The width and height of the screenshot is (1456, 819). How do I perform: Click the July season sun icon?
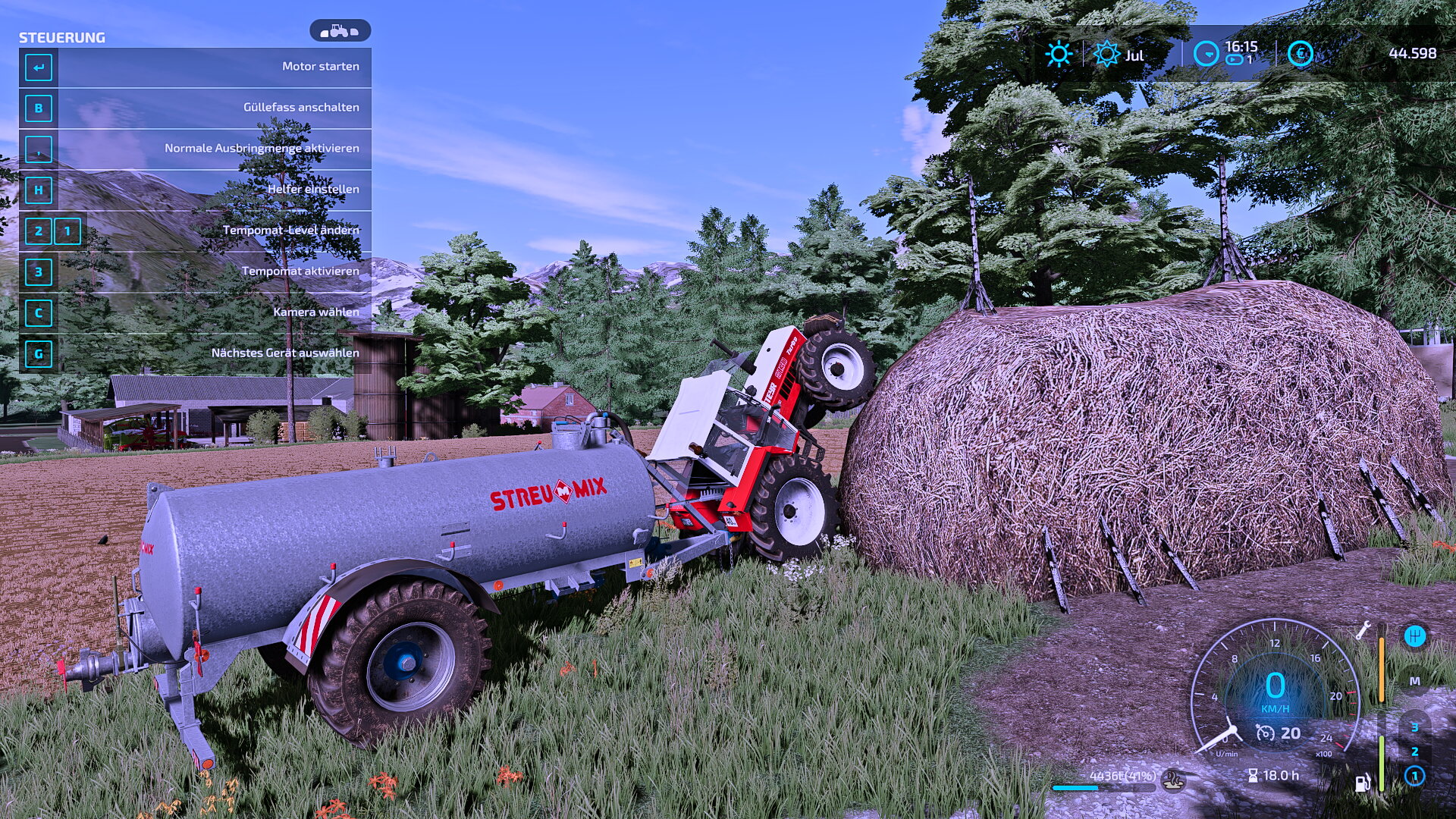point(1106,55)
